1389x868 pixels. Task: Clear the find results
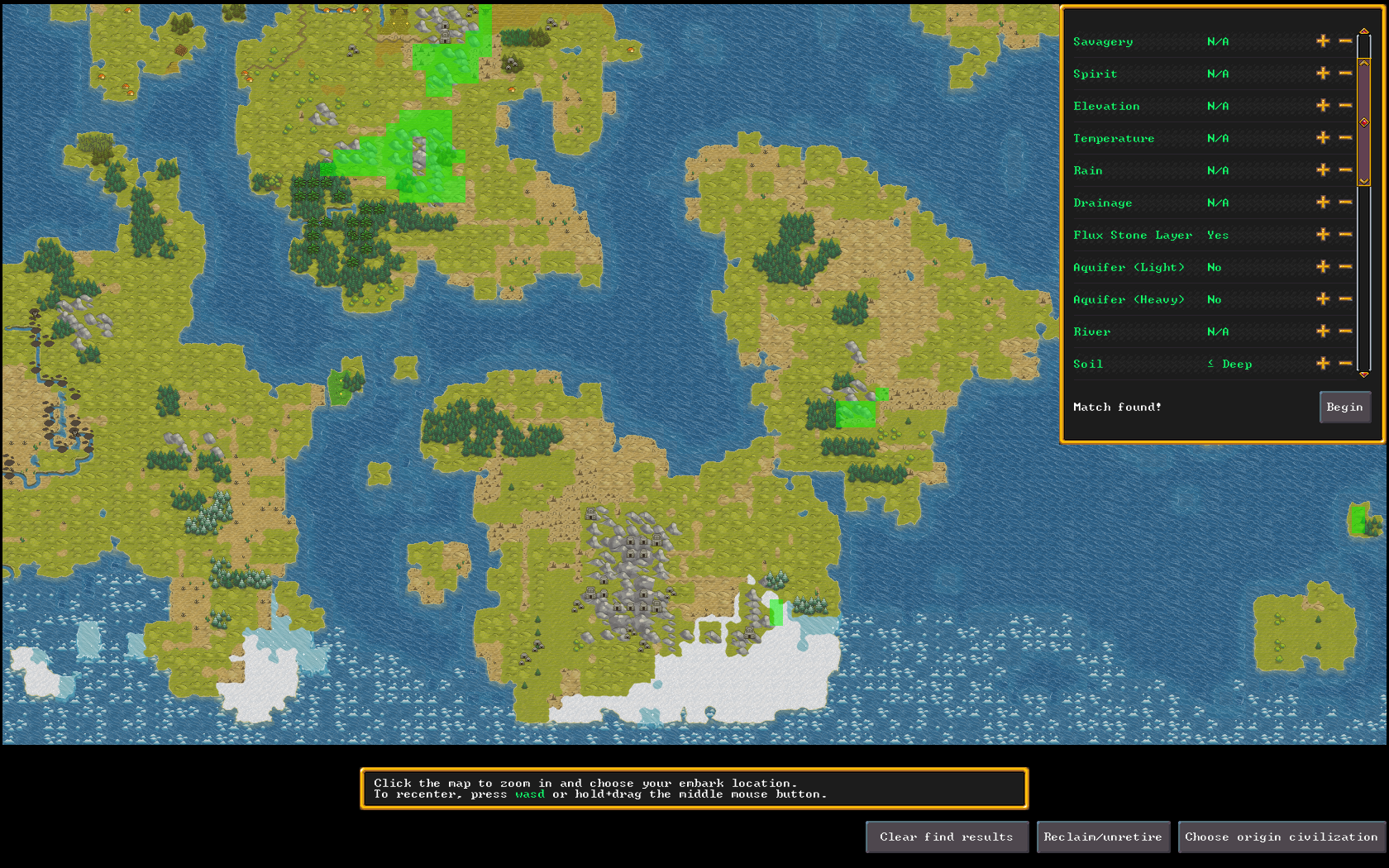947,837
